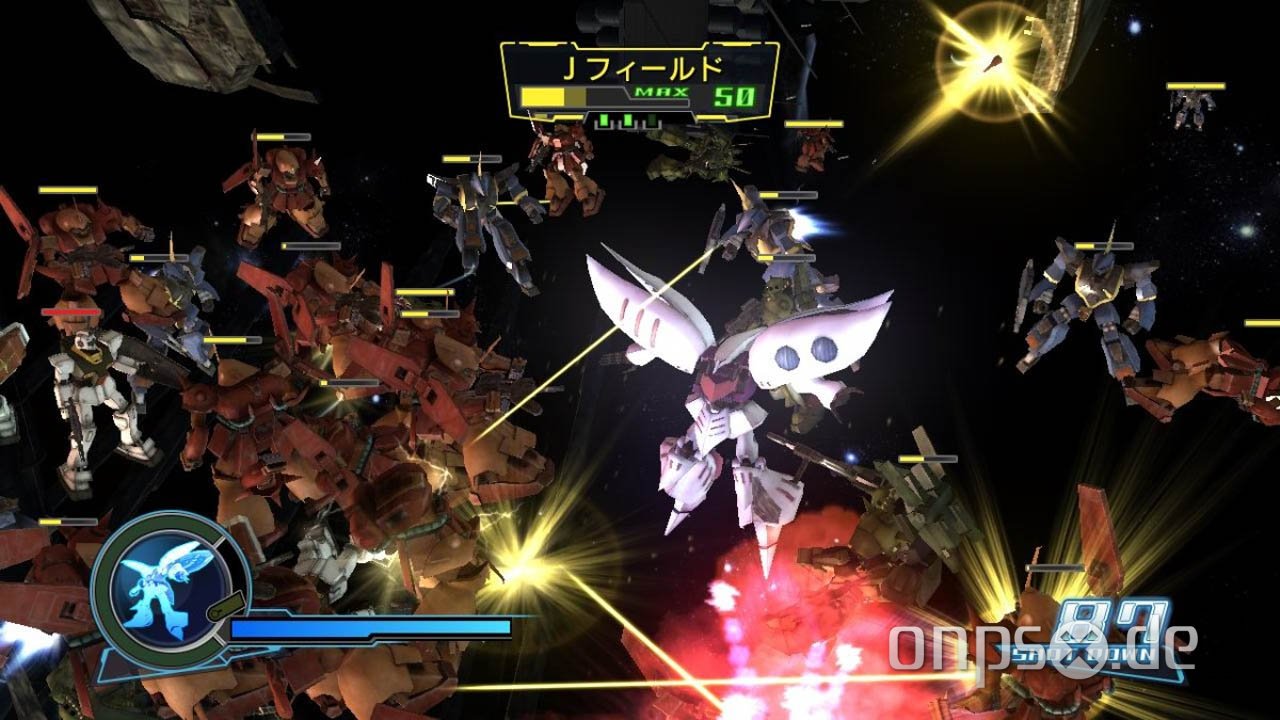1280x720 pixels.
Task: Click the middle green combo segment indicator
Action: (x=628, y=121)
